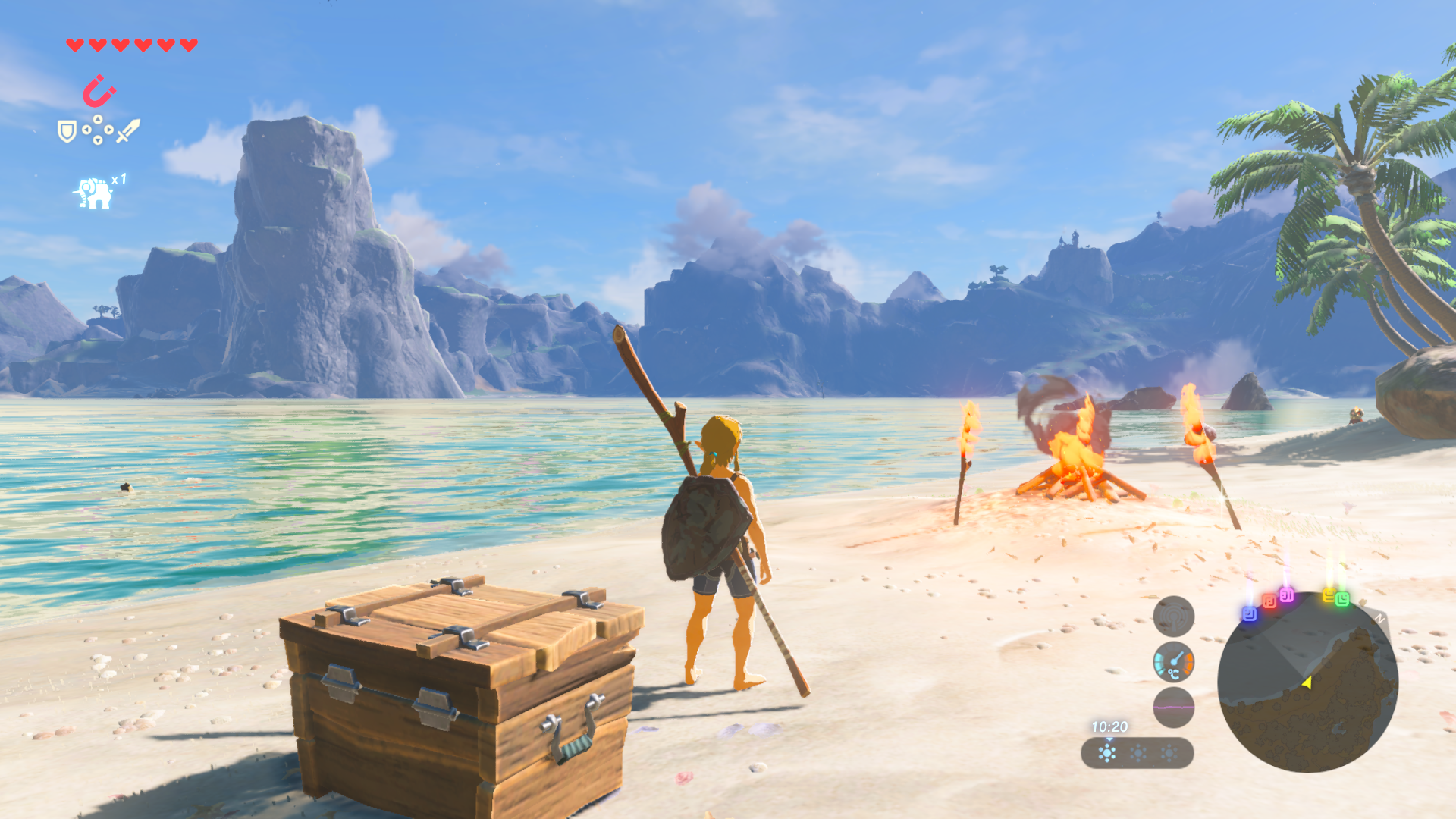Click the shrine sensor antenna icon
This screenshot has width=1456, height=819.
pyautogui.click(x=1173, y=617)
